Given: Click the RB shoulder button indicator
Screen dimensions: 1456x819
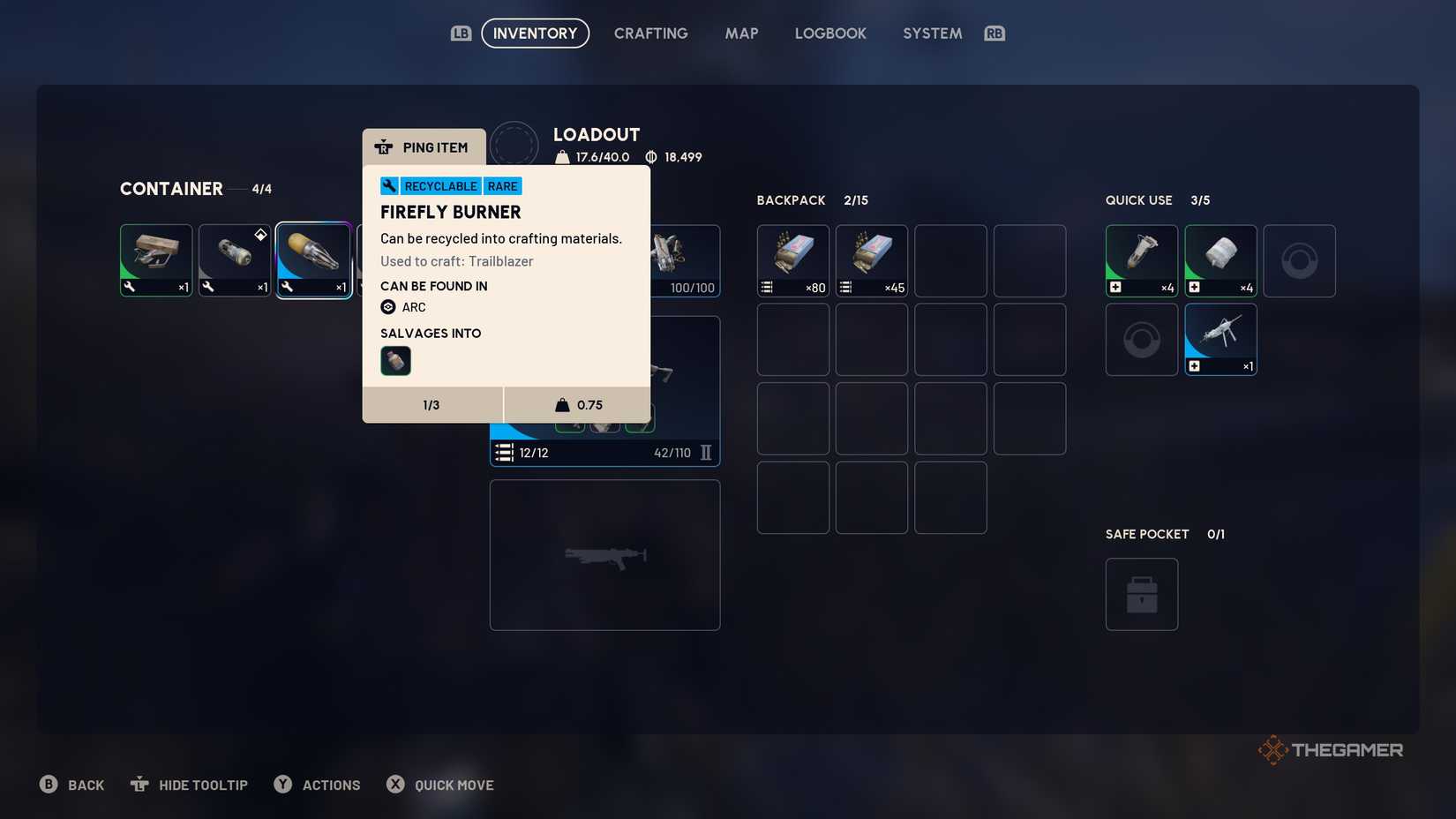Looking at the screenshot, I should [x=995, y=32].
